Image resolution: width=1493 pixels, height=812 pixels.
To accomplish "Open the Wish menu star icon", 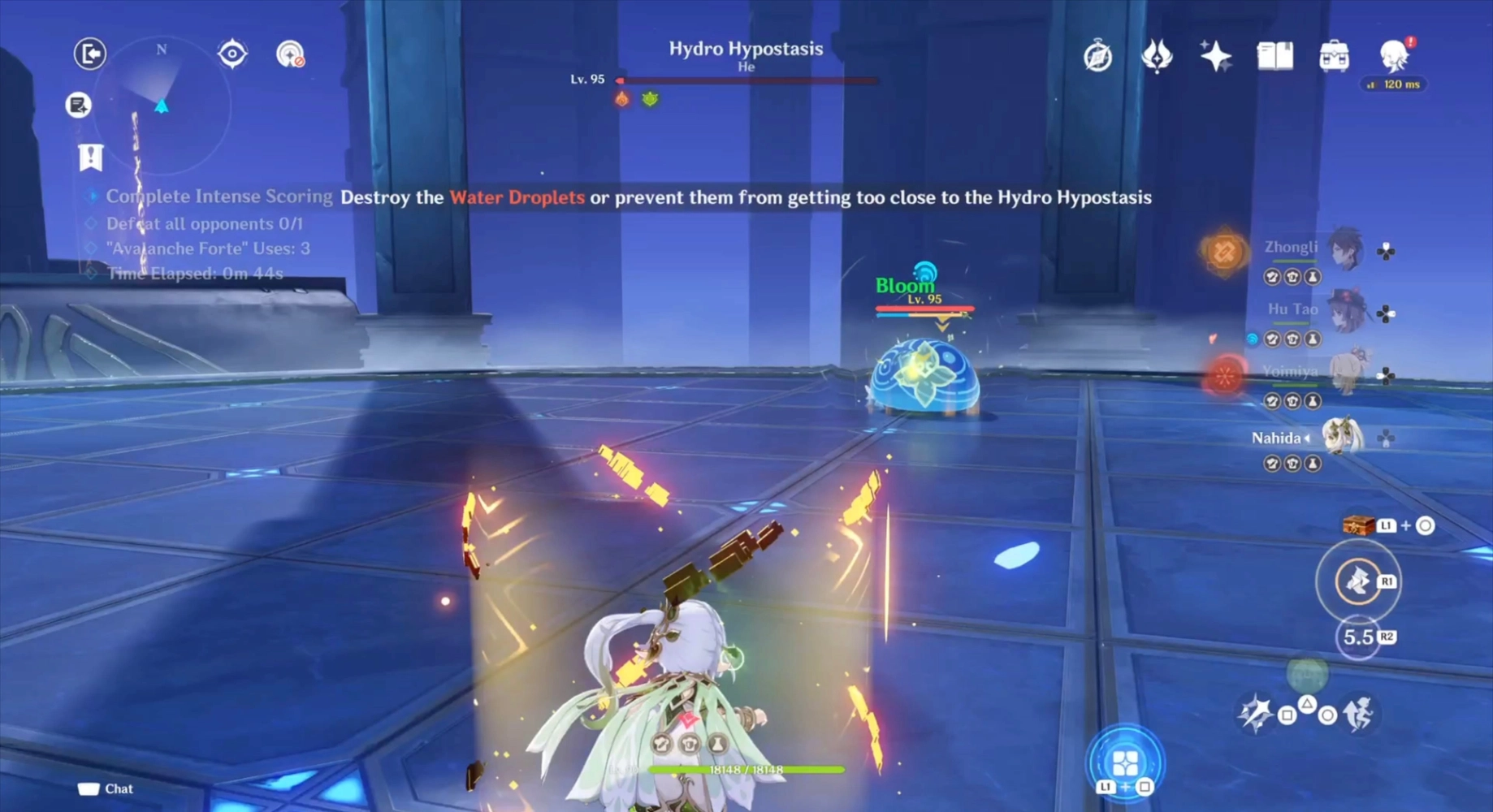I will 1214,55.
